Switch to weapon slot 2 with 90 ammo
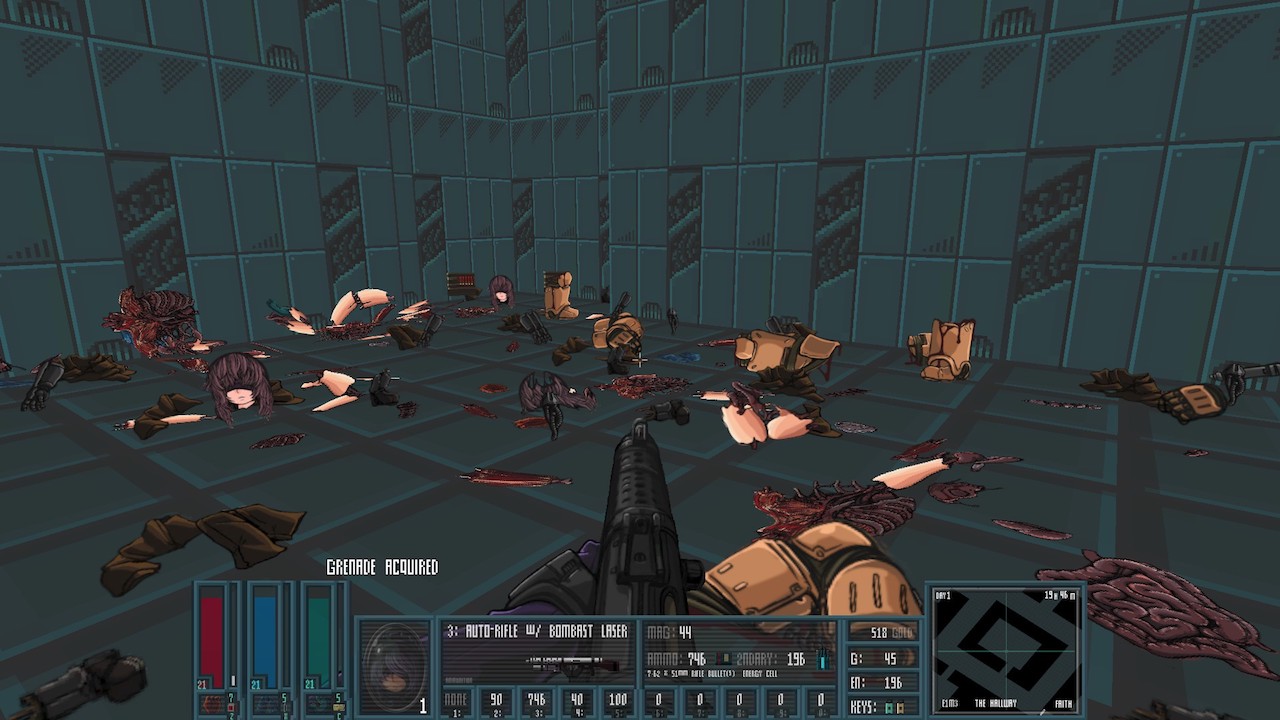Image resolution: width=1280 pixels, height=720 pixels. point(494,702)
